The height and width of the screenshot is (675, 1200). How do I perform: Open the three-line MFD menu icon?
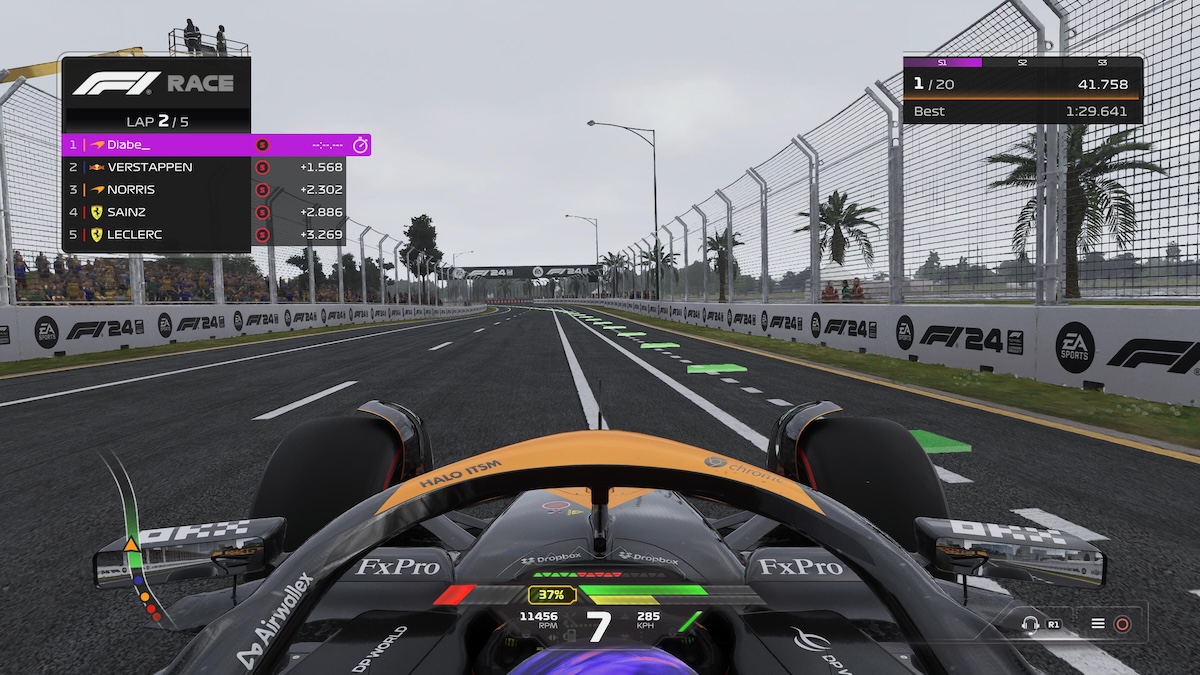coord(1098,624)
